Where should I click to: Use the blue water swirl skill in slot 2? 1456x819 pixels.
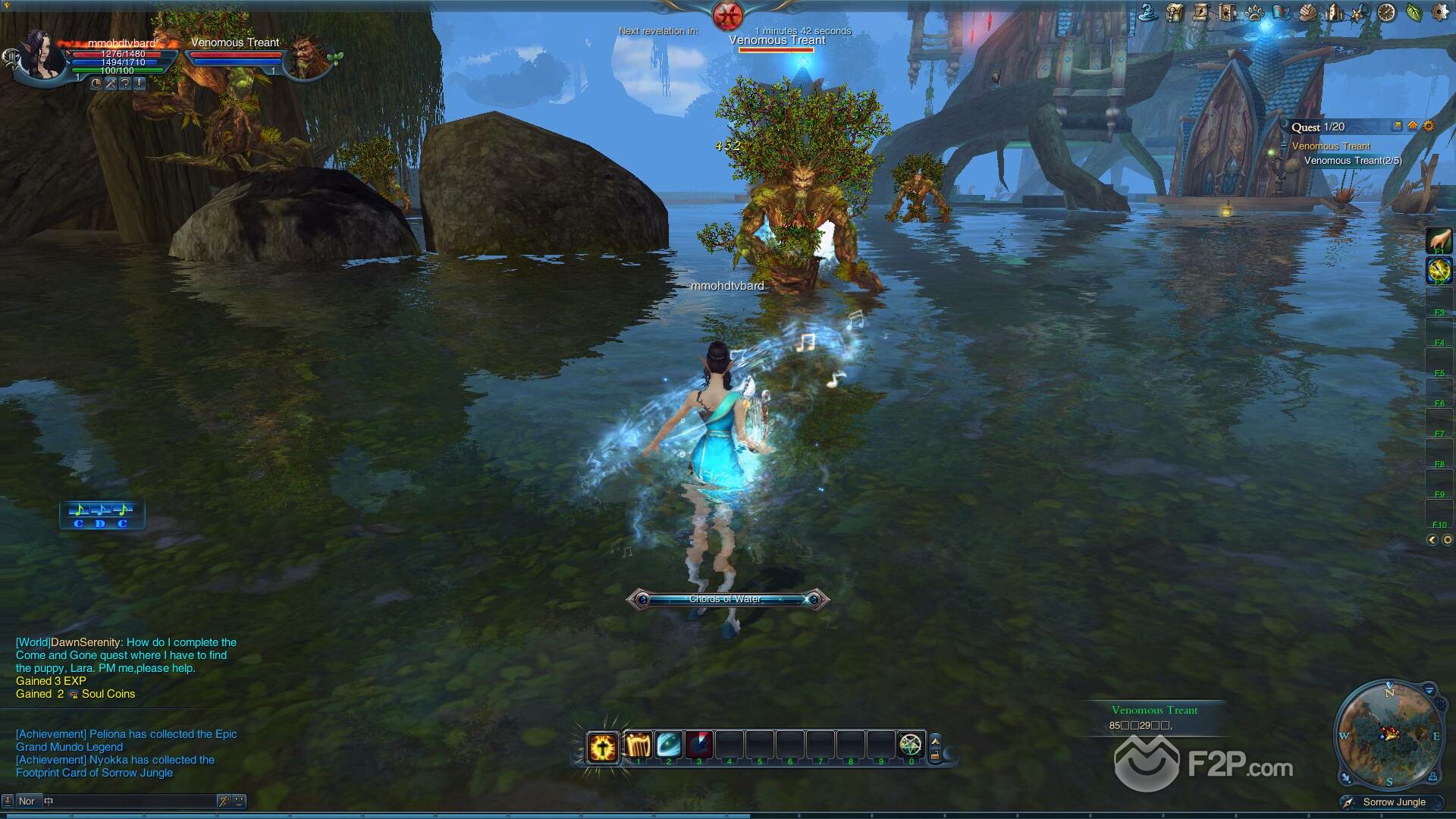click(668, 745)
